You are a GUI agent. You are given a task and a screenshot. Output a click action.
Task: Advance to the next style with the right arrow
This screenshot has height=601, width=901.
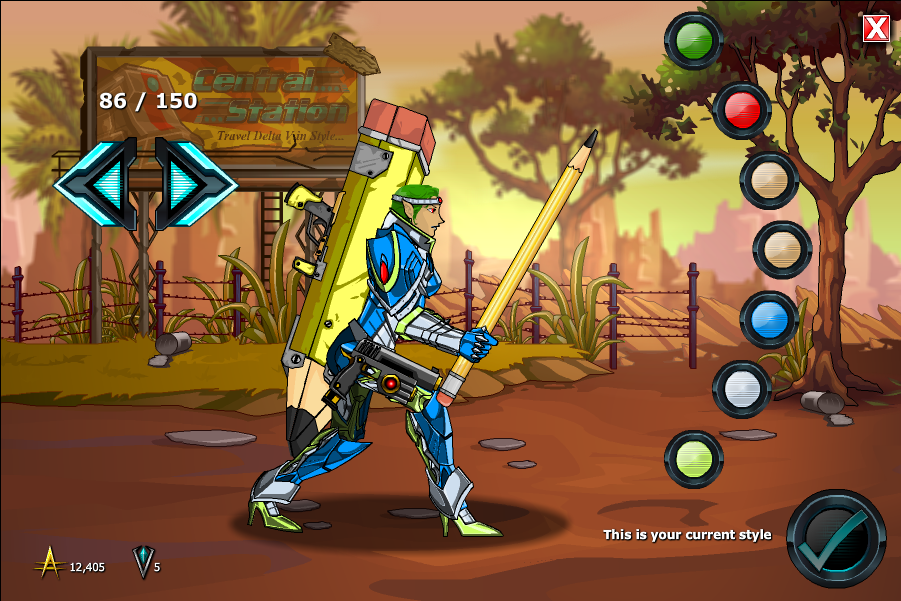click(192, 182)
